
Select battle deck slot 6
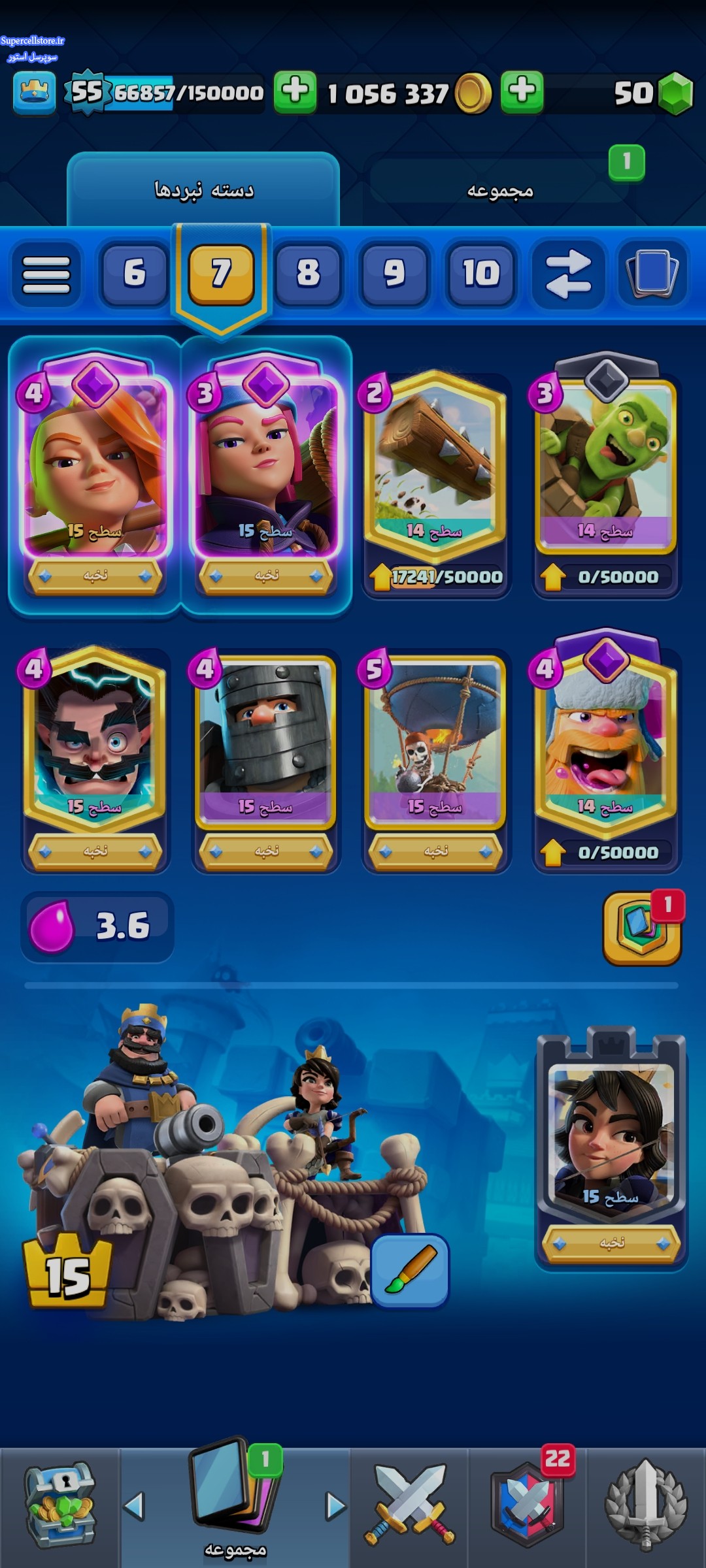click(x=134, y=273)
